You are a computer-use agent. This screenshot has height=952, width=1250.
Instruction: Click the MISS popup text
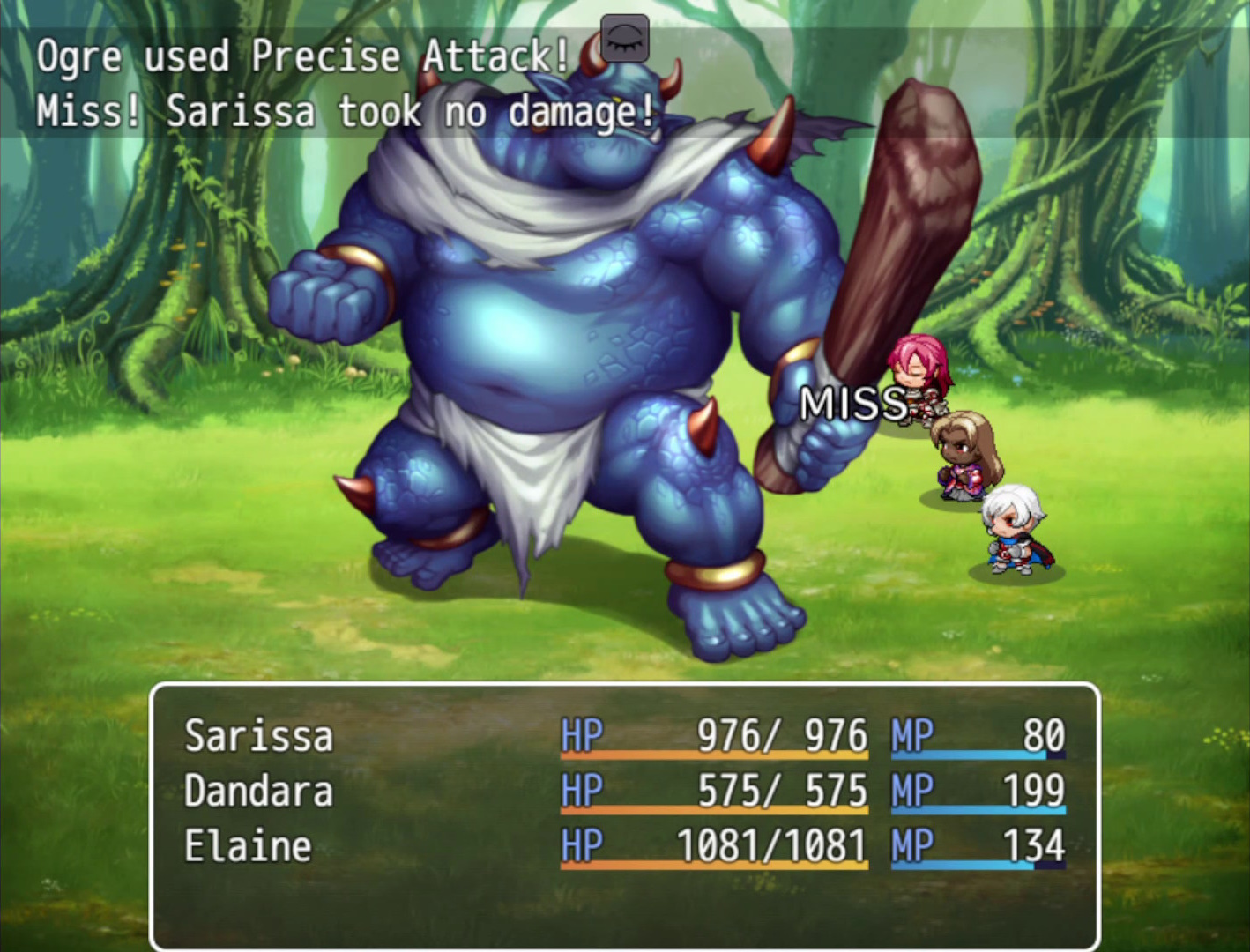[x=853, y=404]
